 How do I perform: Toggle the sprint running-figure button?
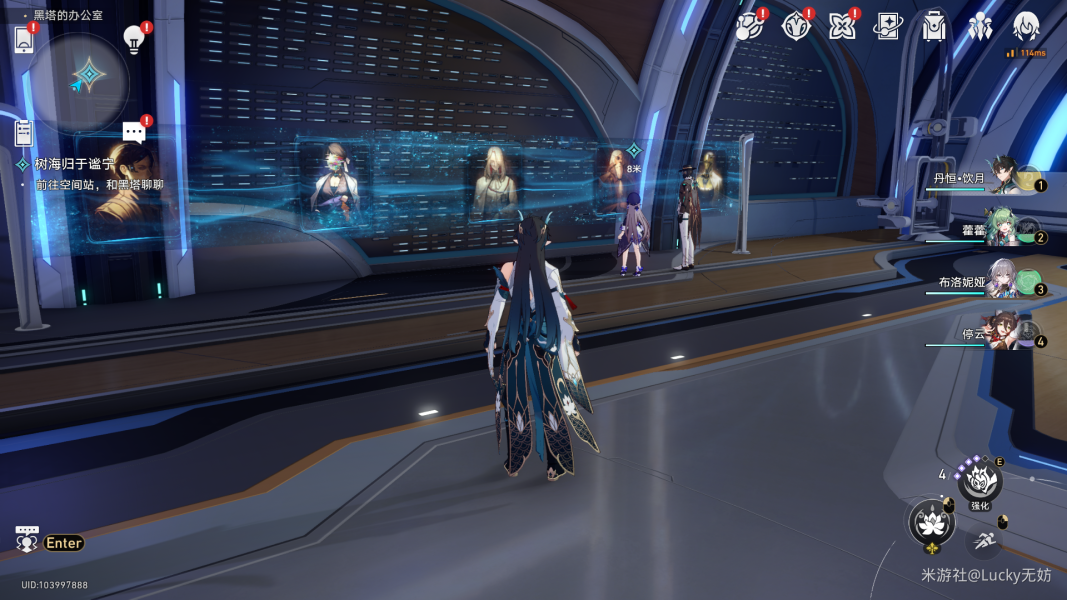pos(985,540)
